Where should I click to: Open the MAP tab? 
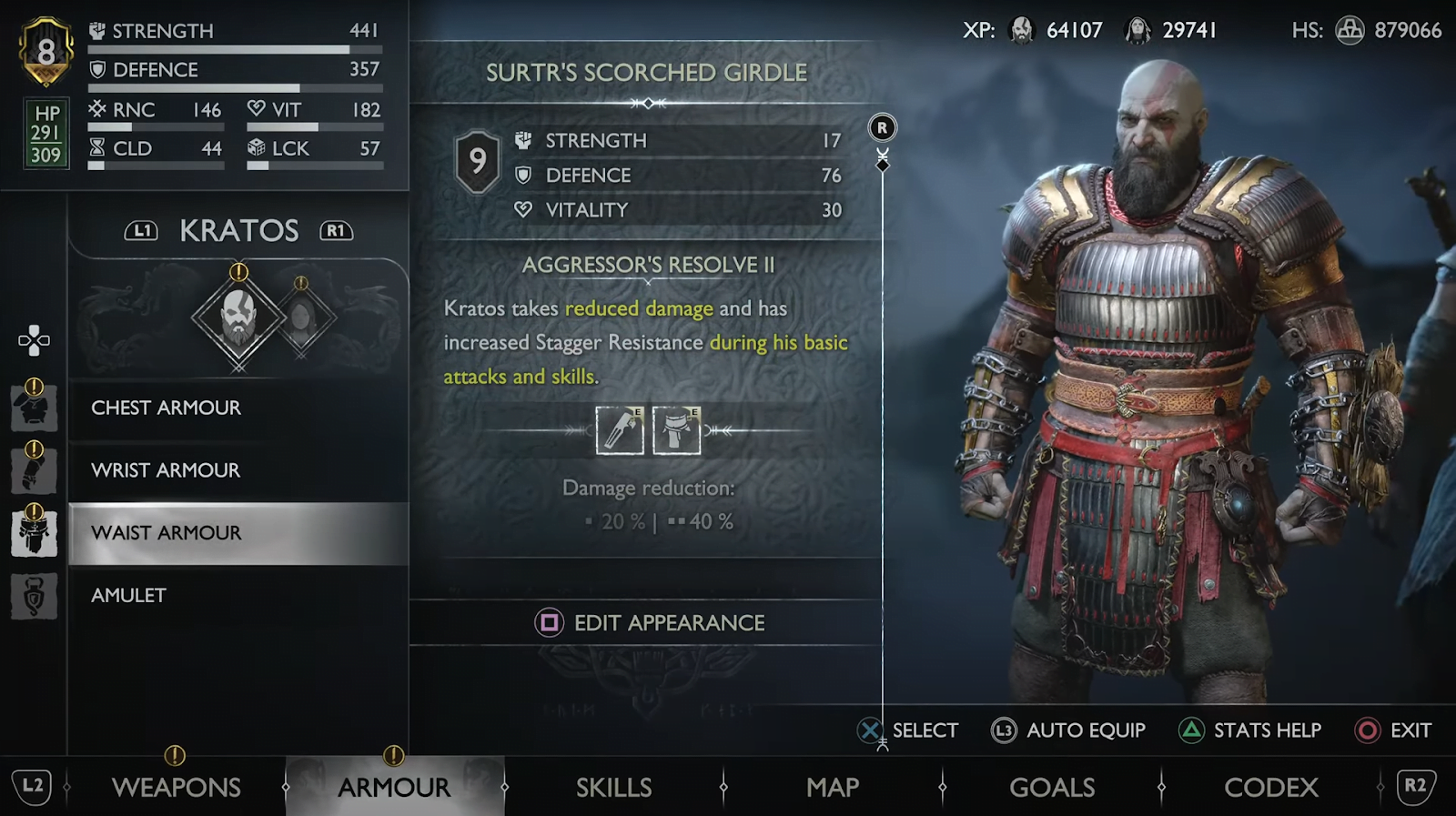point(831,786)
